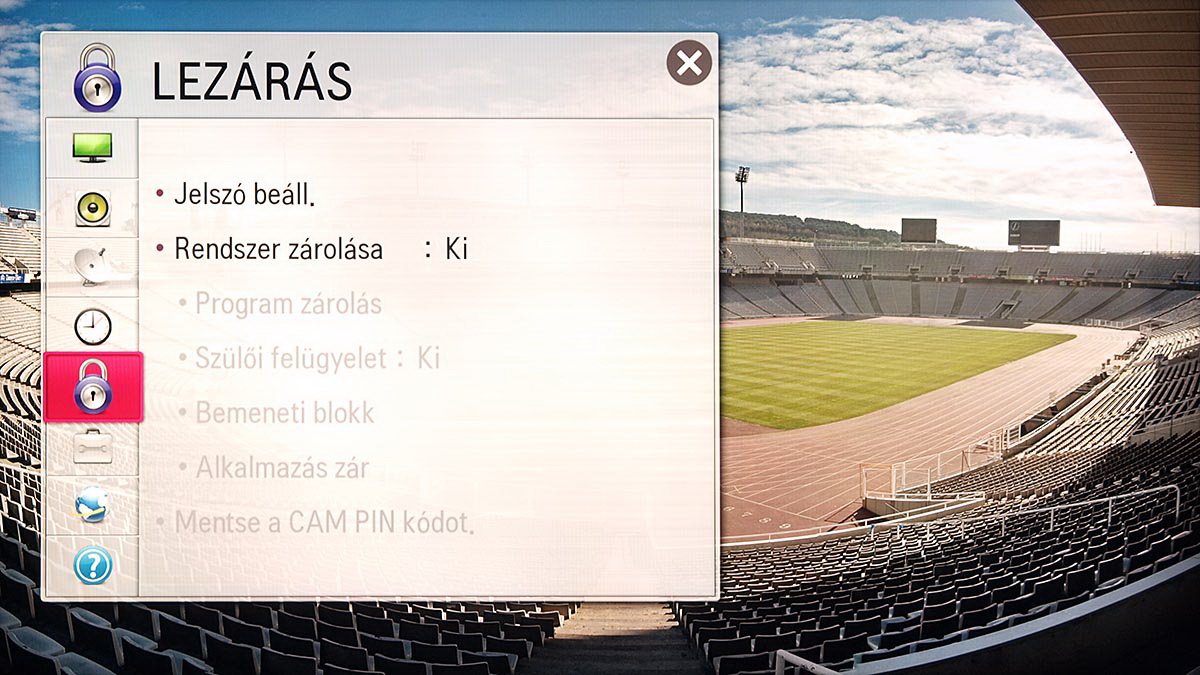The image size is (1200, 675).
Task: Open the picture settings monitor tab
Action: 92,148
